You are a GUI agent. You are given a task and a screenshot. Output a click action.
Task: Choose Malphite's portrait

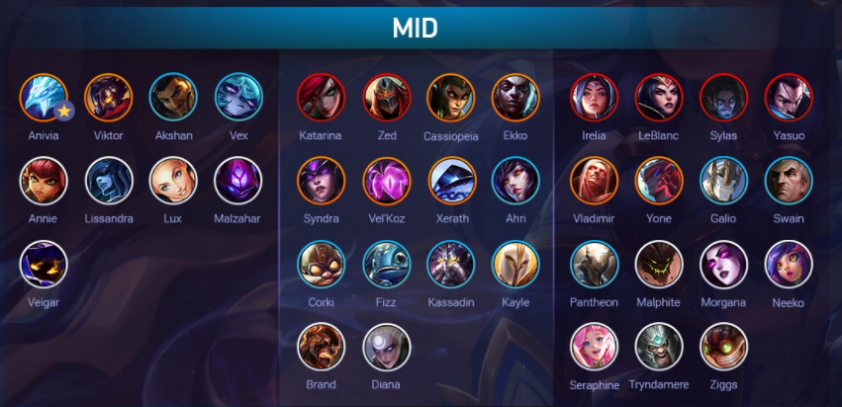659,265
